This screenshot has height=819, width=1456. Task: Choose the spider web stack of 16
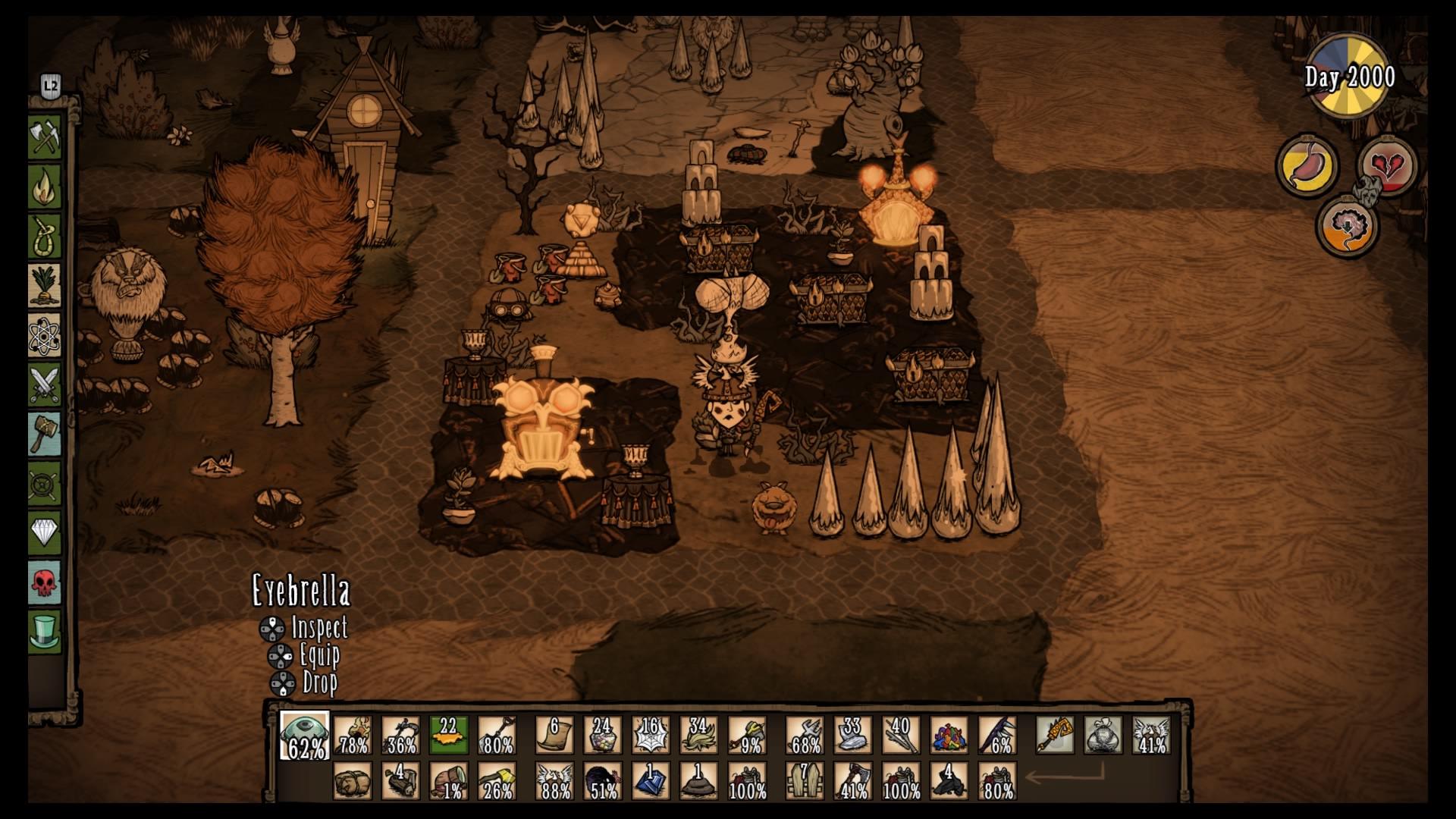coord(651,736)
